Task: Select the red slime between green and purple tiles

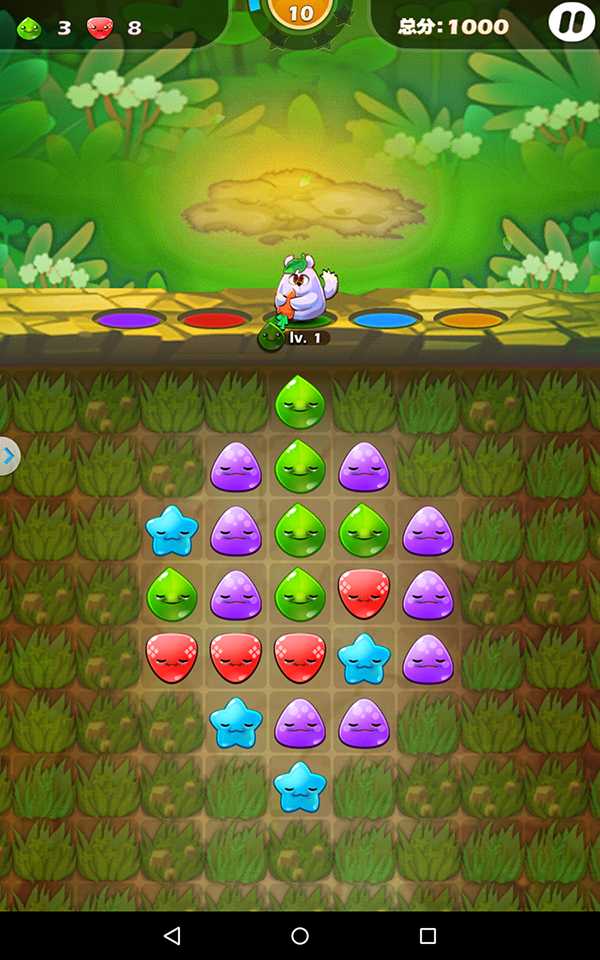Action: [x=364, y=595]
